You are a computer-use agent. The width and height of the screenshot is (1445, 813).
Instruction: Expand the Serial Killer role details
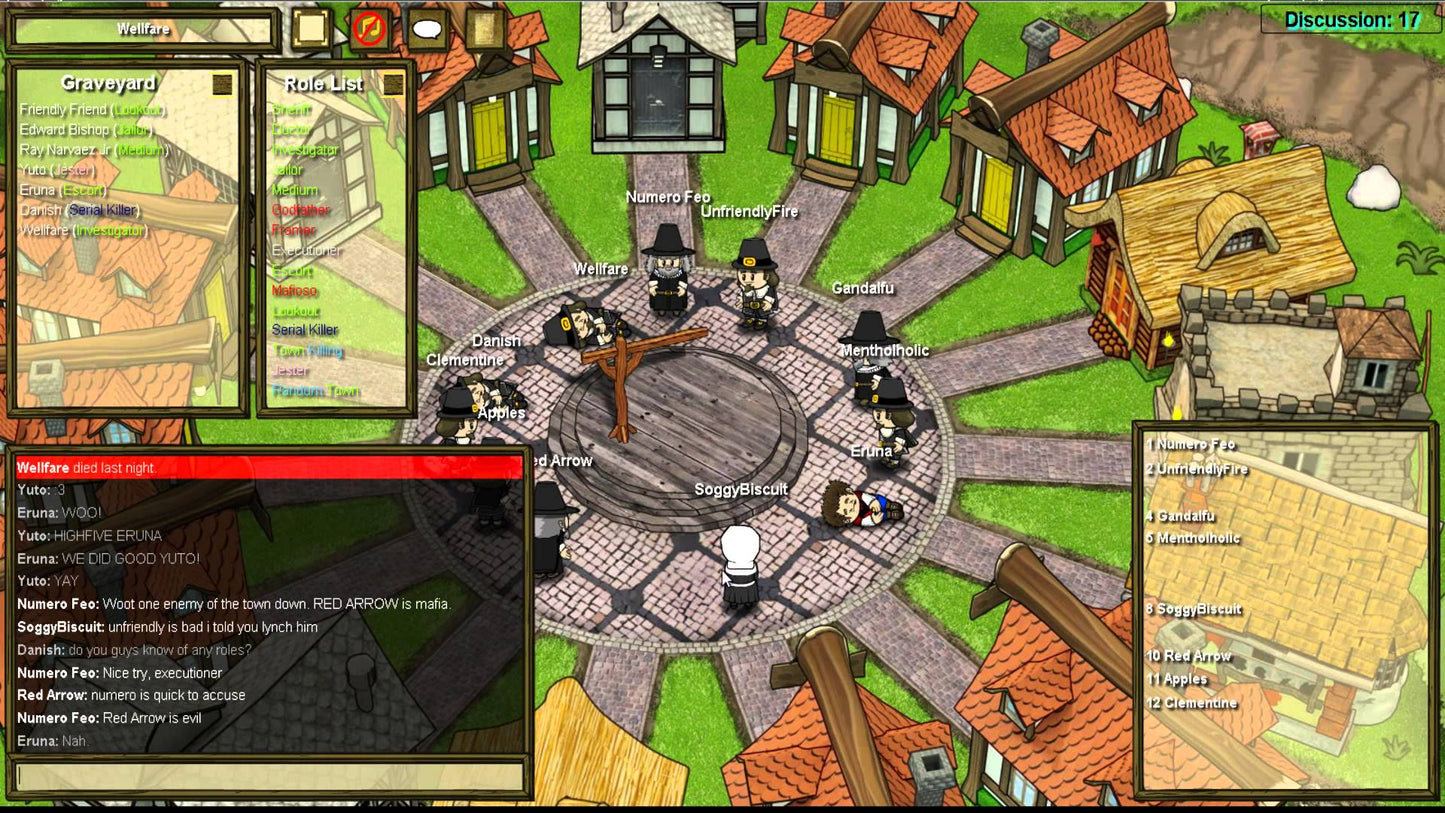[x=306, y=330]
